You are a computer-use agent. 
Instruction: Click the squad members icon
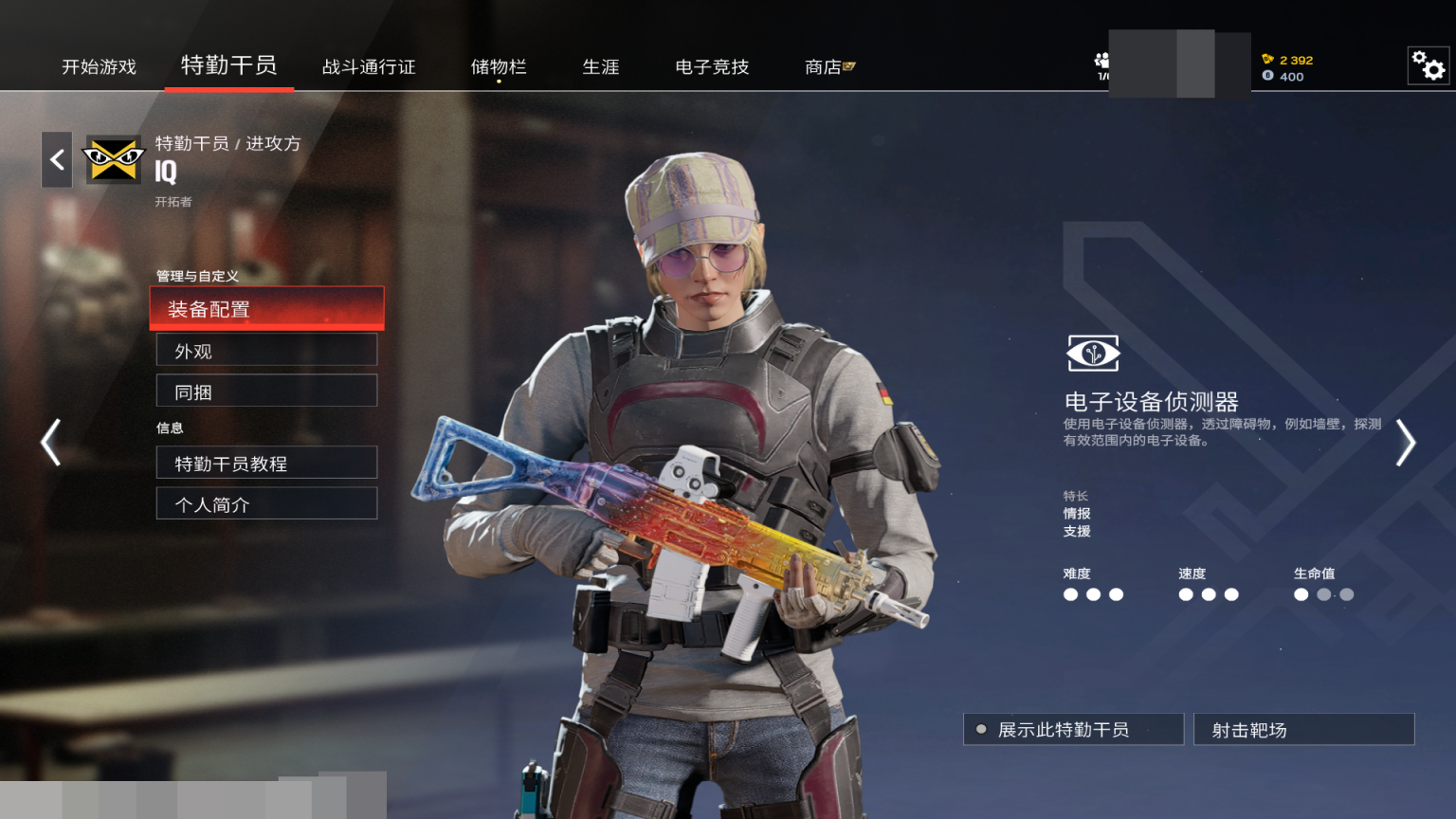coord(1101,62)
